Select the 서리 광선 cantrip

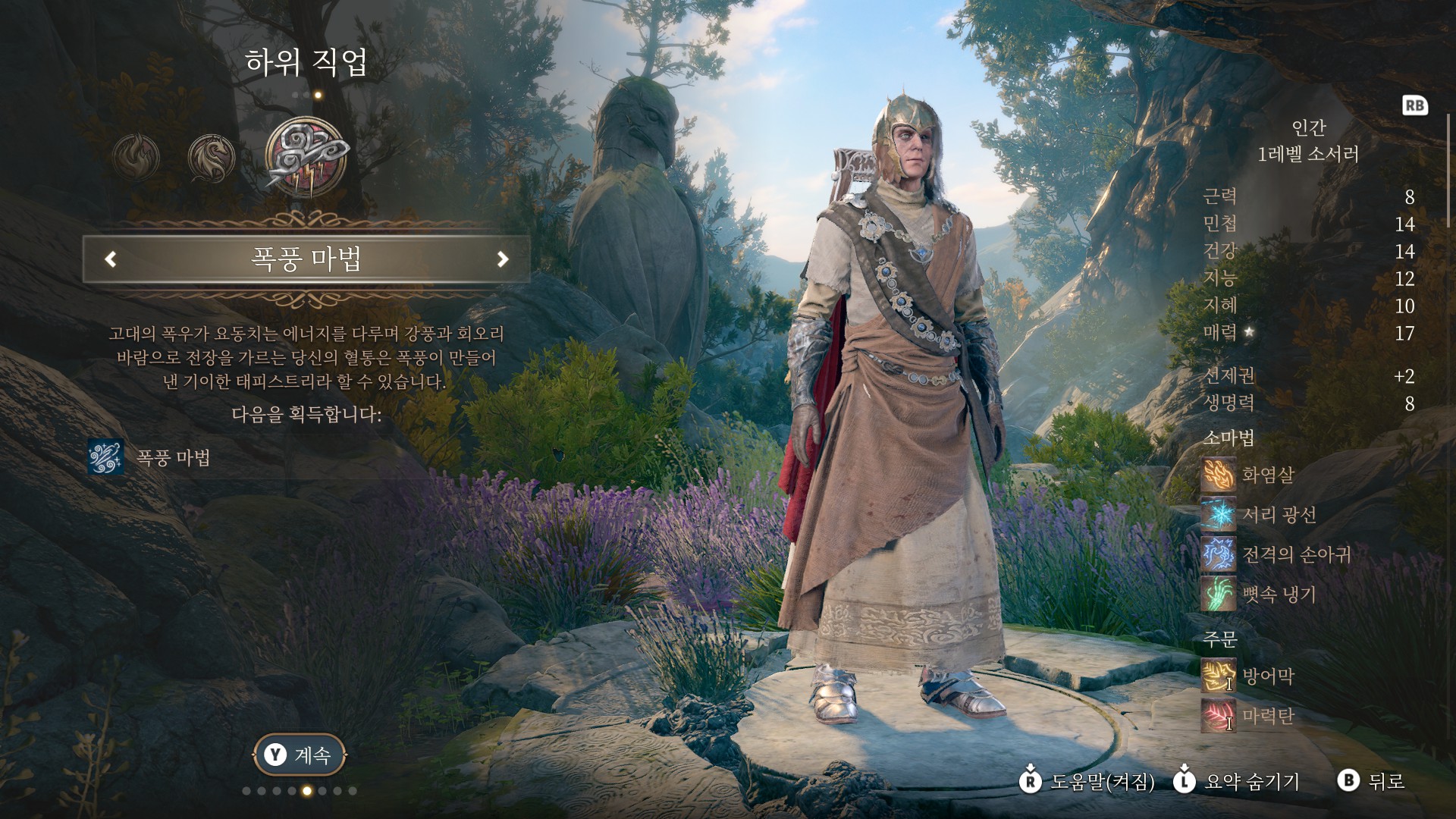tap(1278, 515)
